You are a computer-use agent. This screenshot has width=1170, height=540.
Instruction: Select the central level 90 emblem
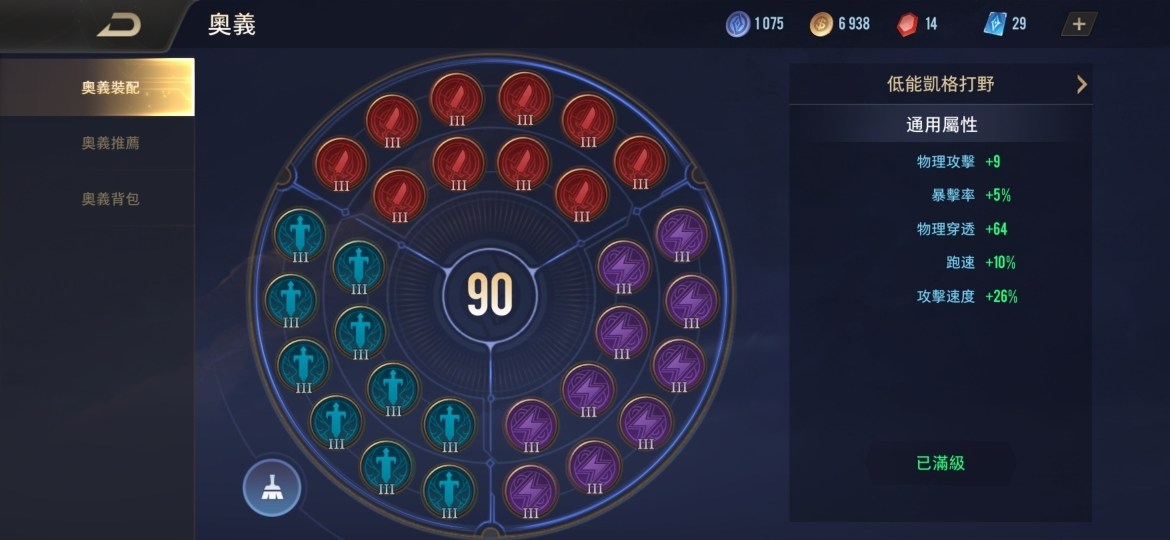click(490, 294)
